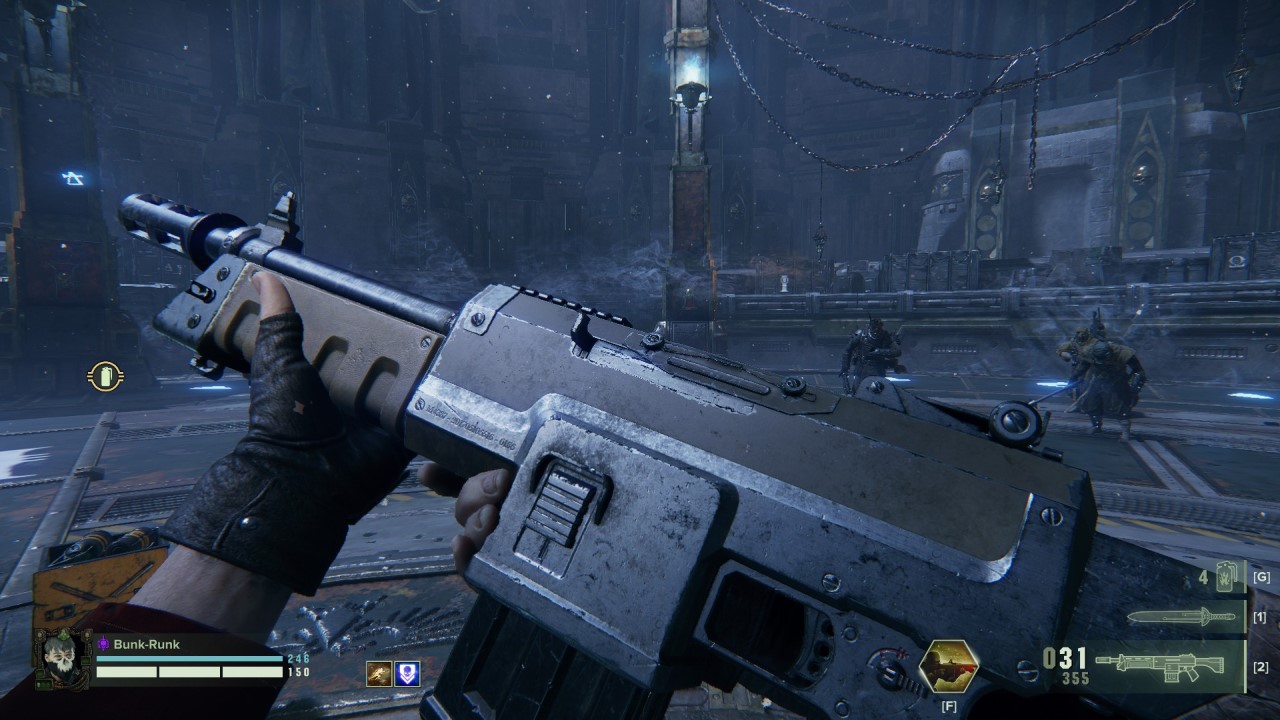Click the glowing blue objective marker

click(x=72, y=178)
